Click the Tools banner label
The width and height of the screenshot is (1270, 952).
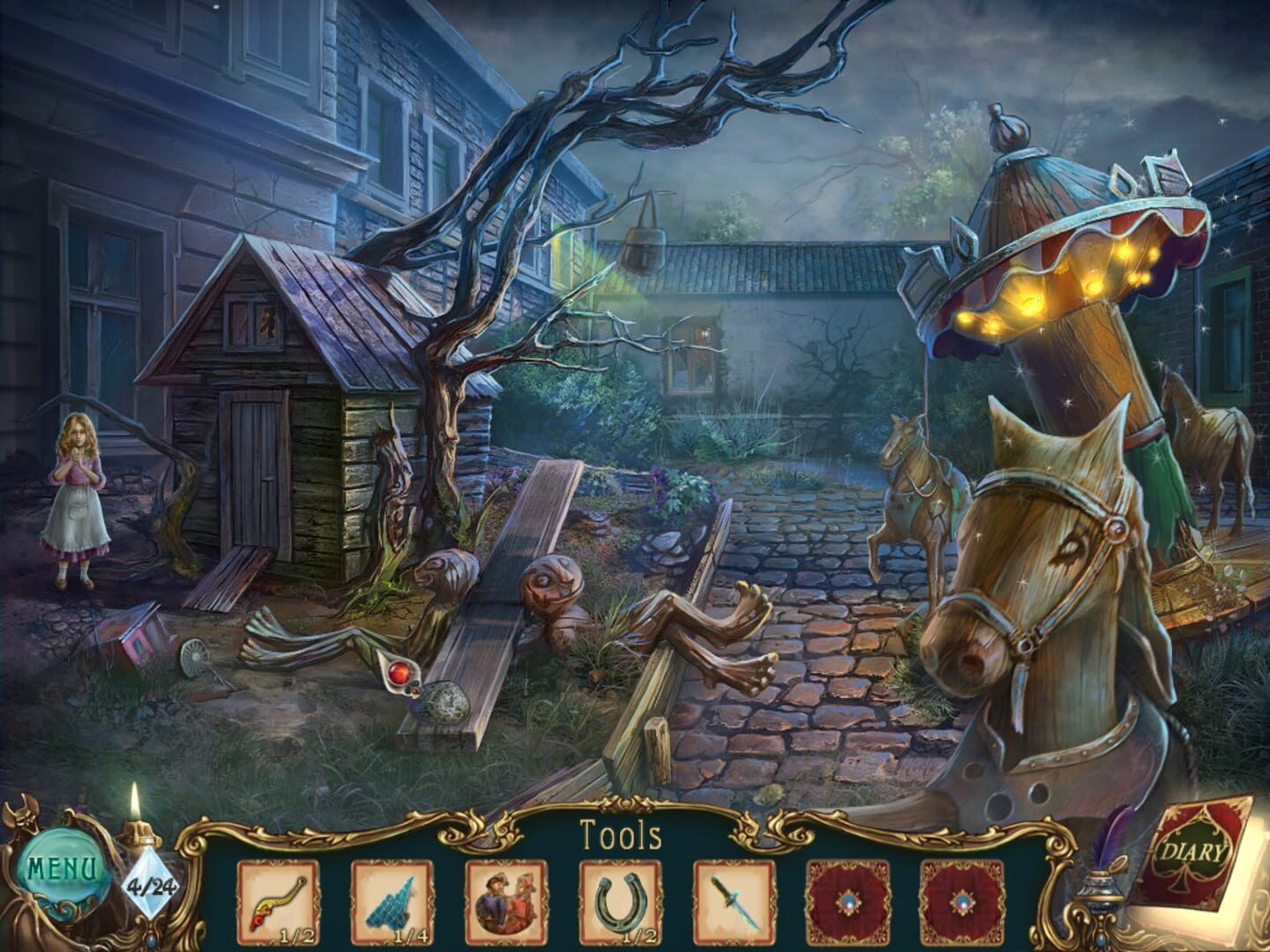click(x=621, y=832)
